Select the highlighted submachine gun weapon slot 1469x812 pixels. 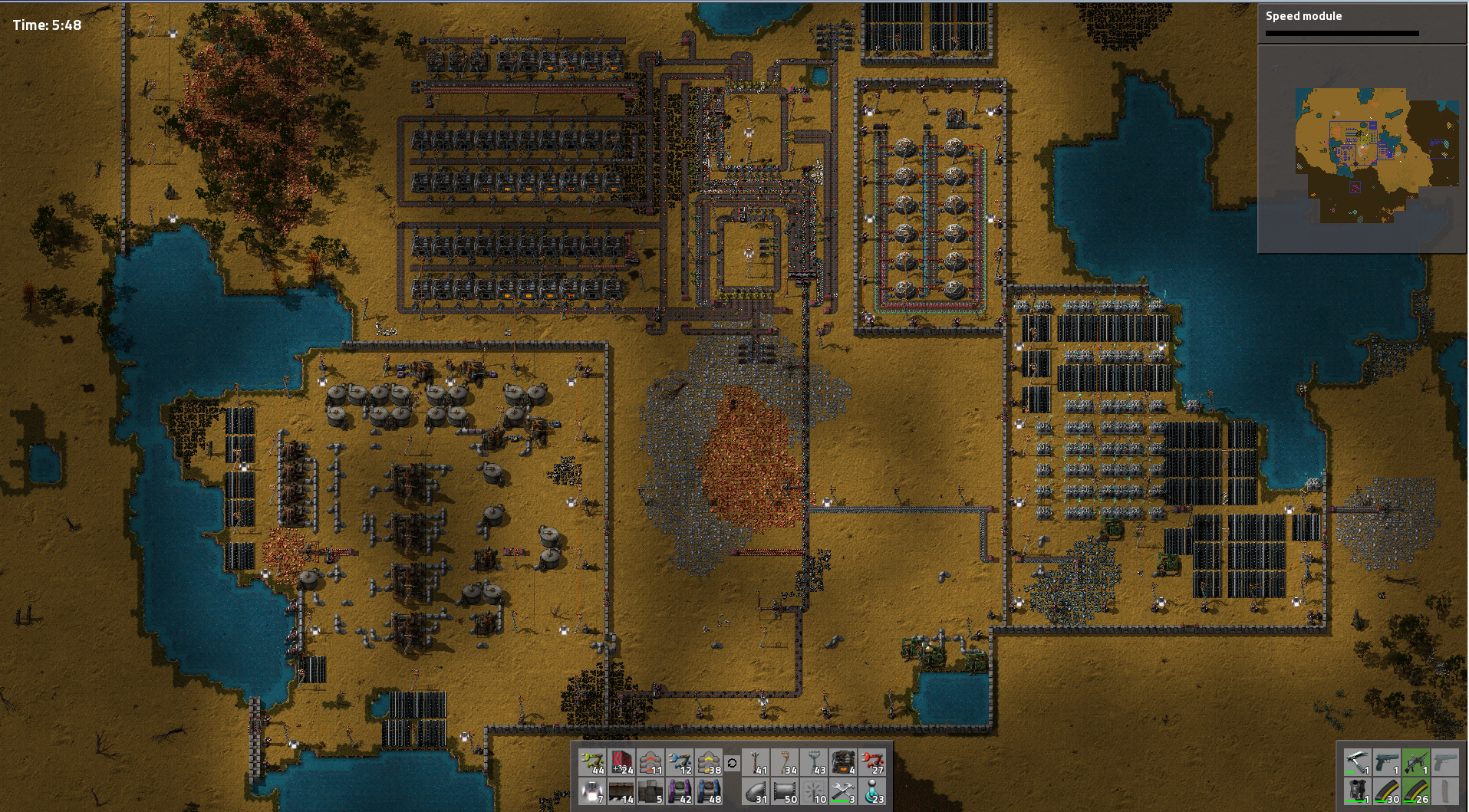tap(1415, 763)
